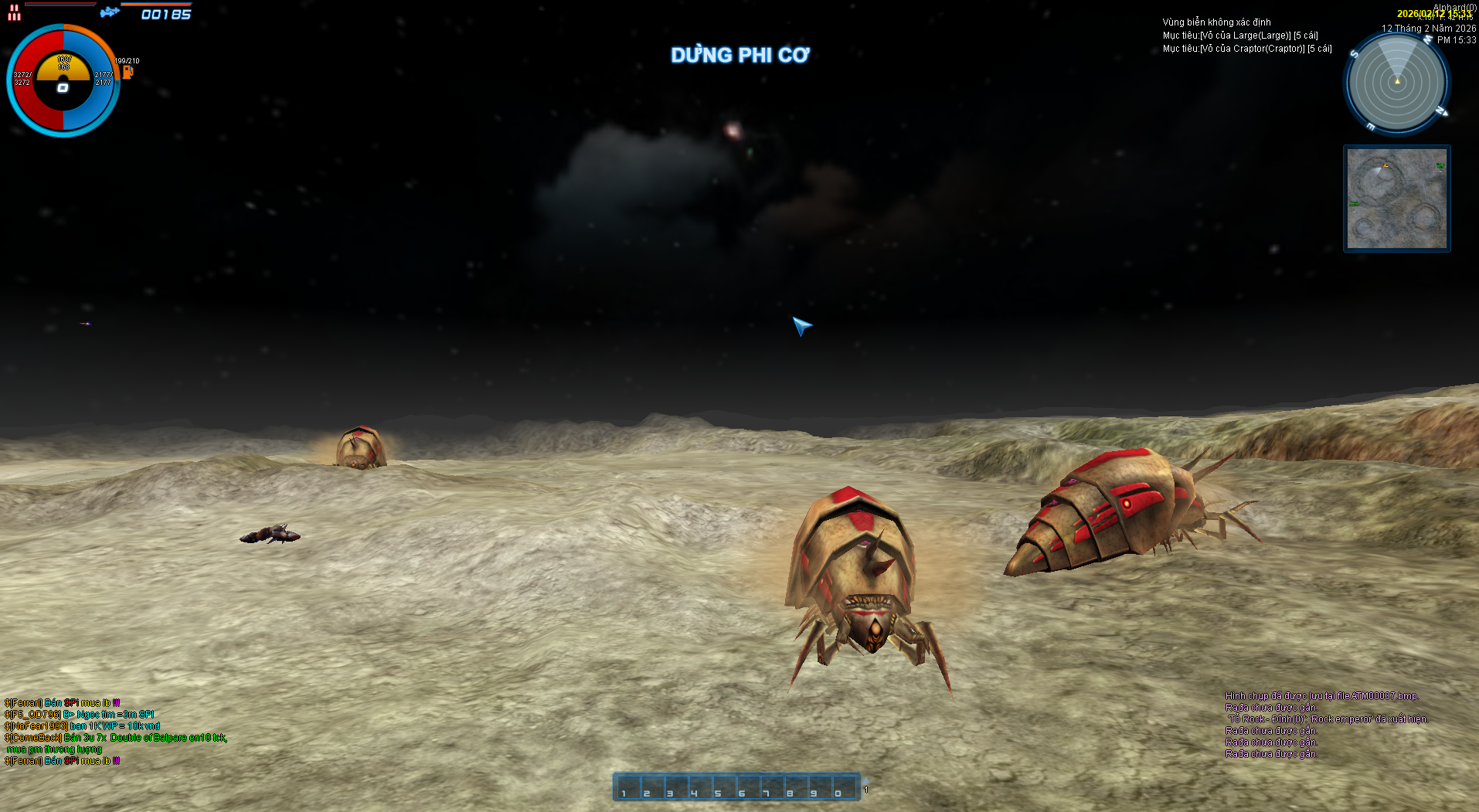Open the square terrain minimap
This screenshot has height=812, width=1479.
coord(1396,199)
